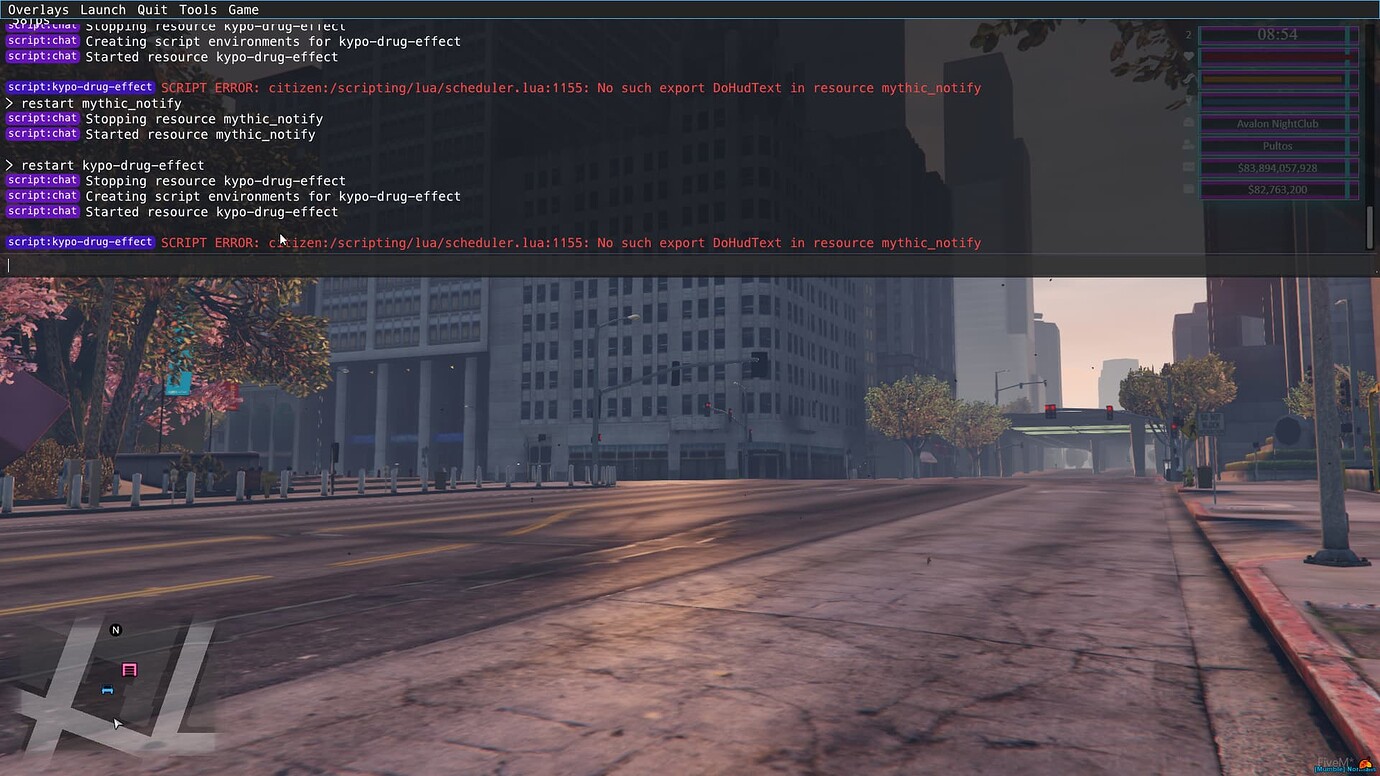
Task: Open the Overlays menu
Action: [x=38, y=9]
